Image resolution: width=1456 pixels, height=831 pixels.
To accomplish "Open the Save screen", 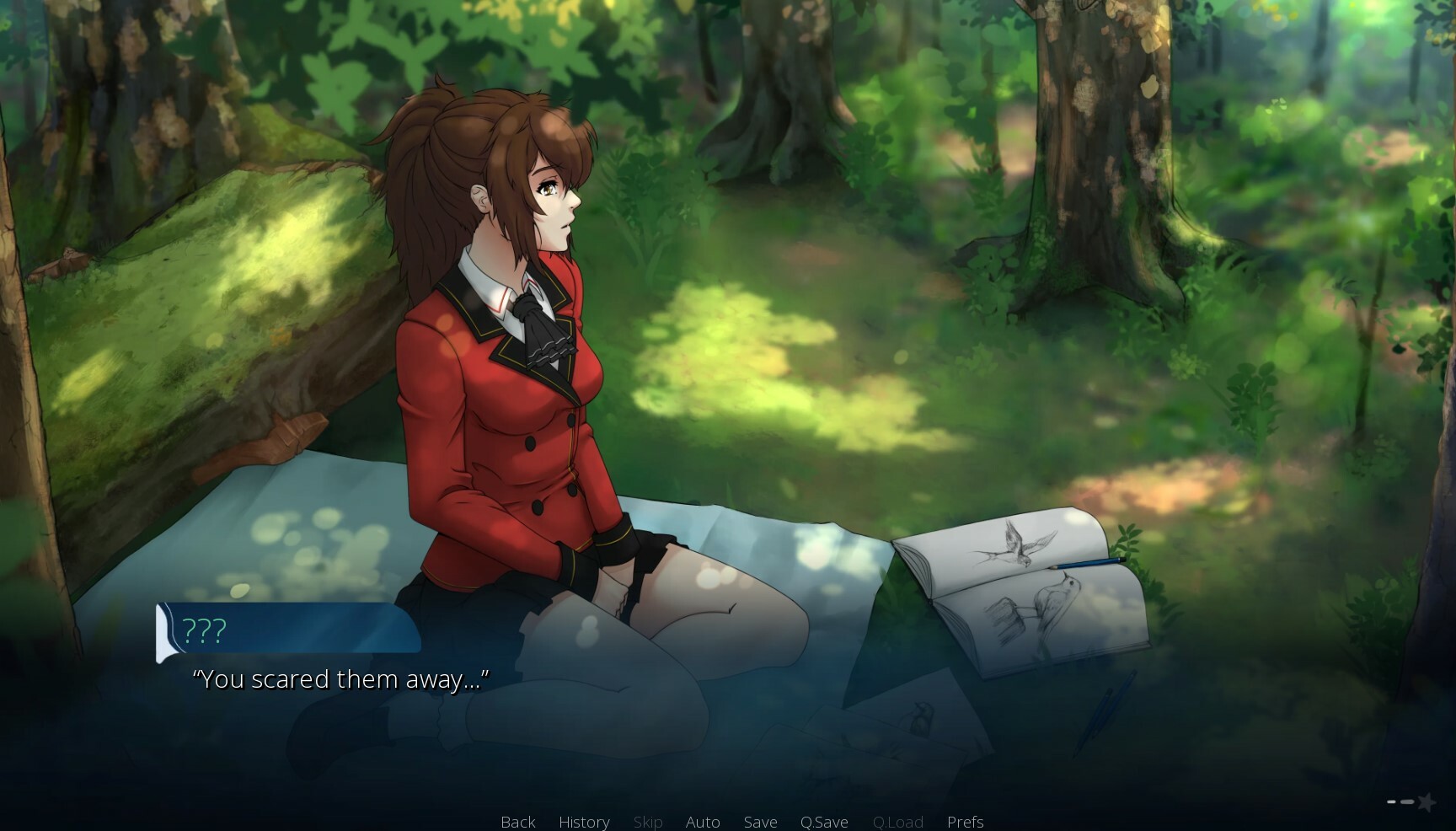I will click(x=760, y=822).
